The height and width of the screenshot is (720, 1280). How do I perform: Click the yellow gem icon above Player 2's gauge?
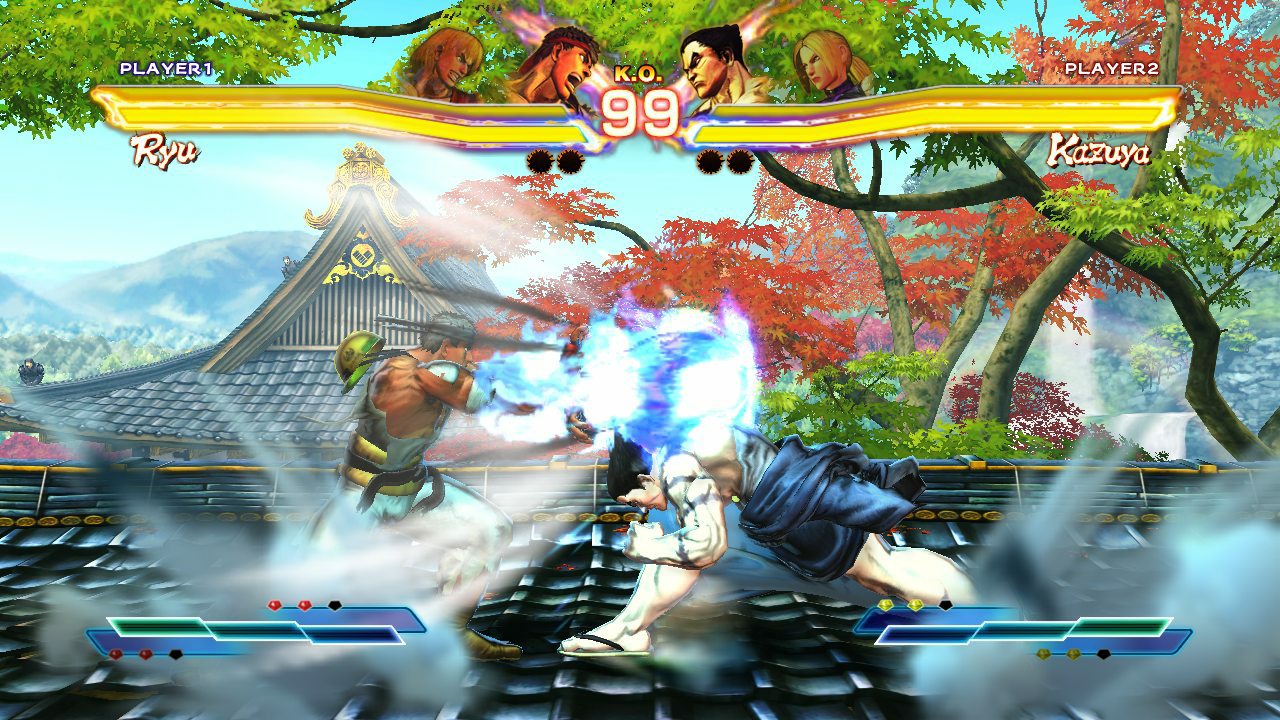pyautogui.click(x=886, y=604)
